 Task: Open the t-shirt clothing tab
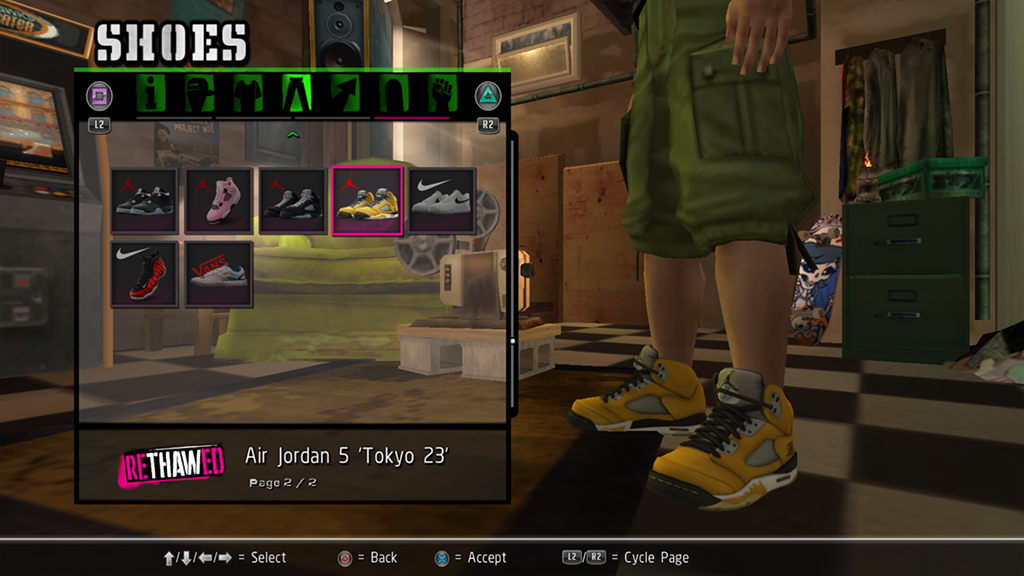point(248,95)
